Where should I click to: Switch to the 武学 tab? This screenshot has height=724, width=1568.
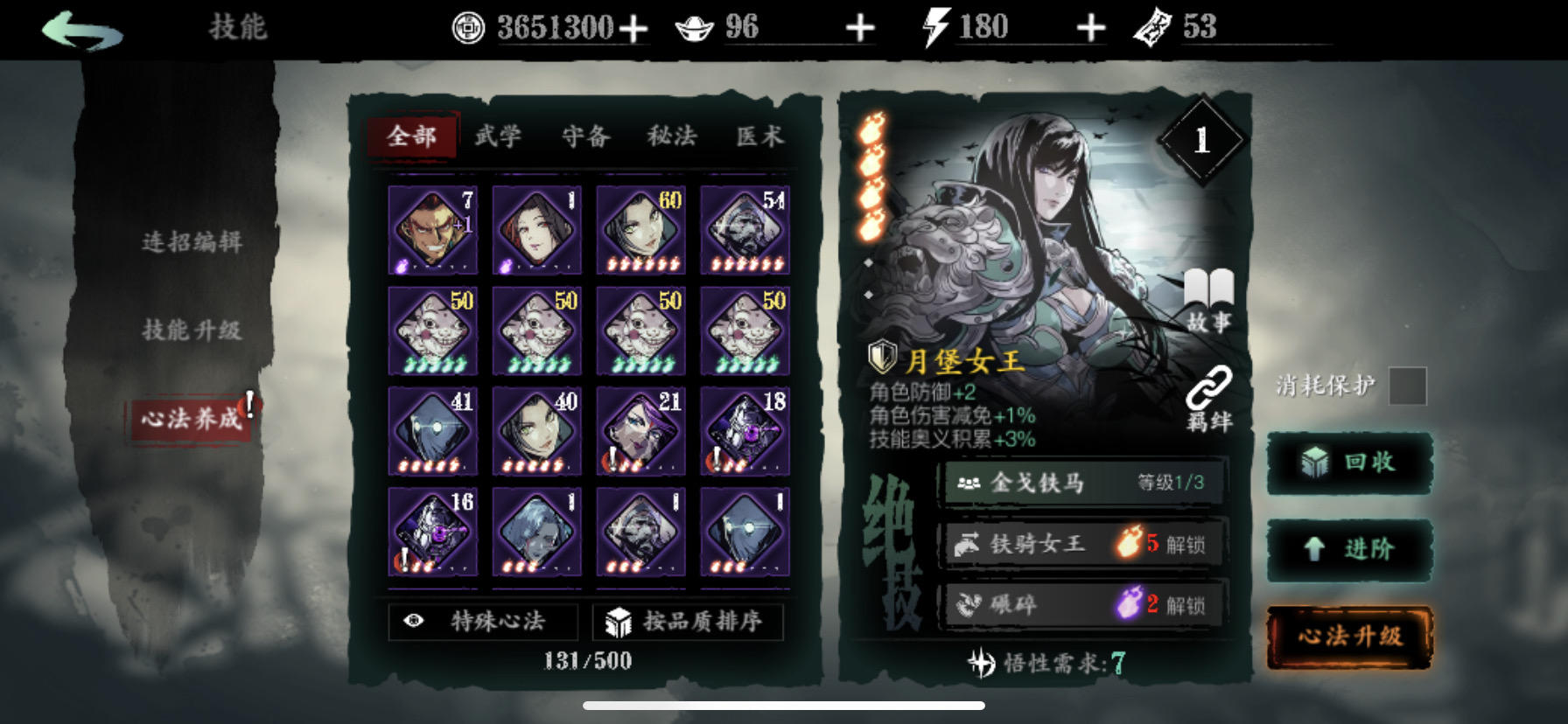(x=500, y=137)
